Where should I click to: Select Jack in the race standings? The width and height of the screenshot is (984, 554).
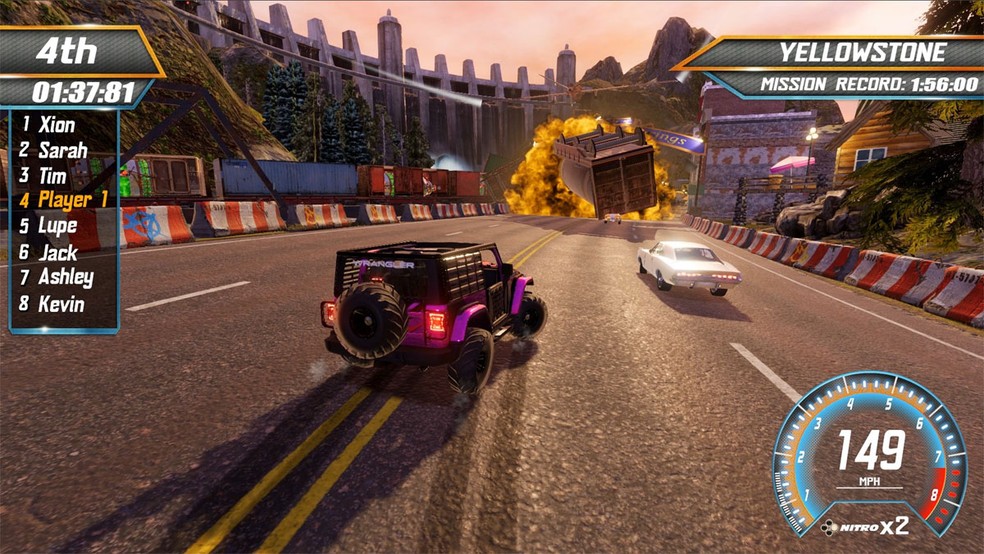click(x=58, y=252)
